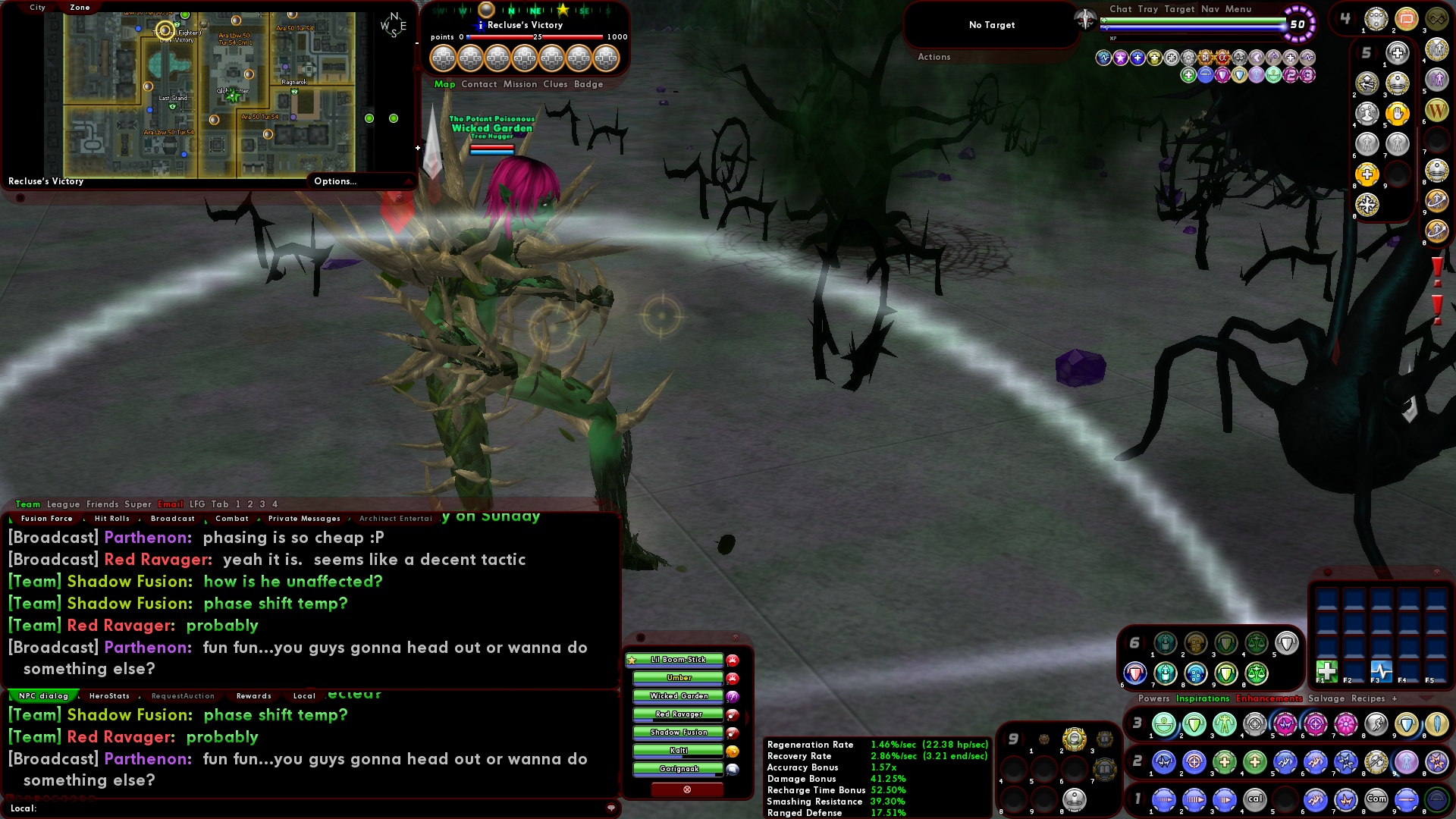Activate the 'cal' power in tray 1
Screen dimensions: 1456x819
(x=1254, y=799)
